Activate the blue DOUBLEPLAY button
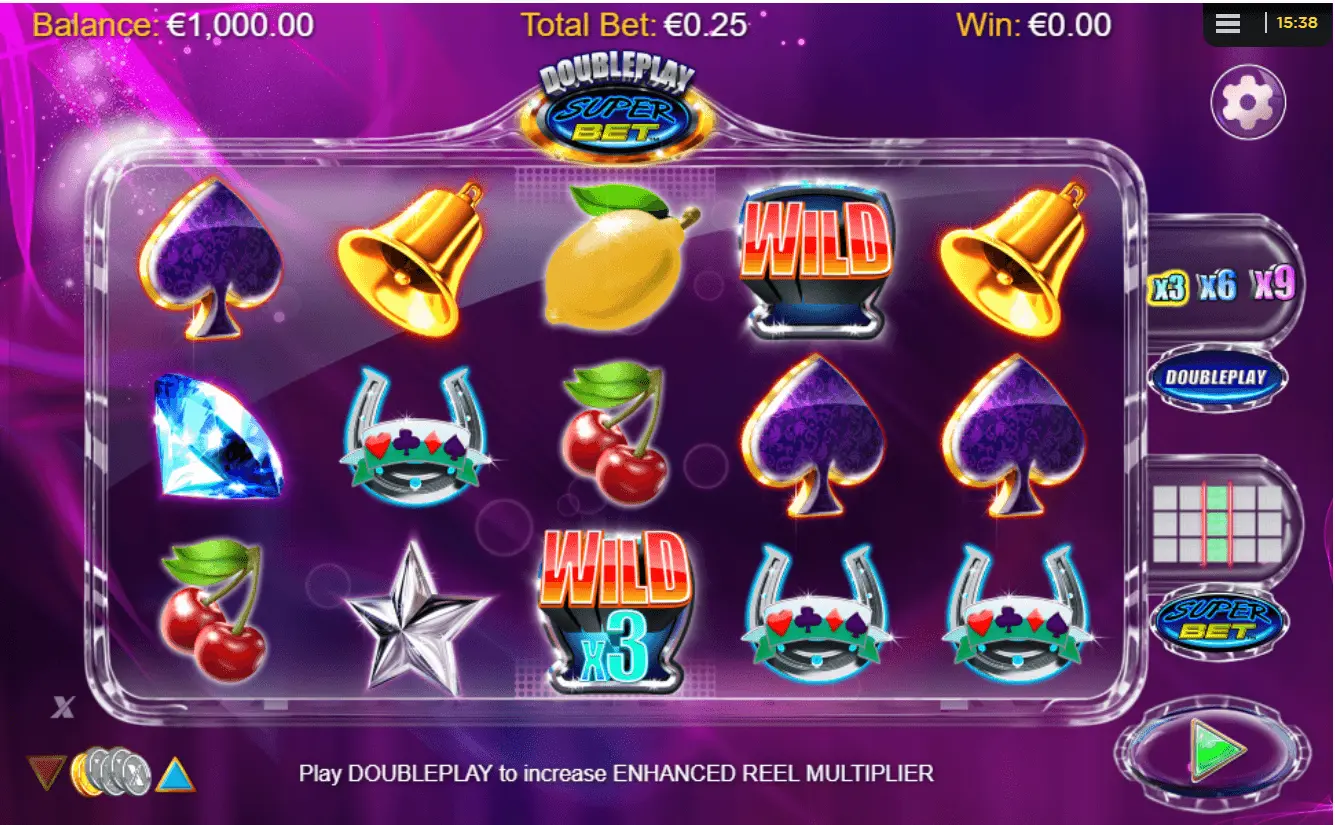1335x825 pixels. pyautogui.click(x=1218, y=378)
